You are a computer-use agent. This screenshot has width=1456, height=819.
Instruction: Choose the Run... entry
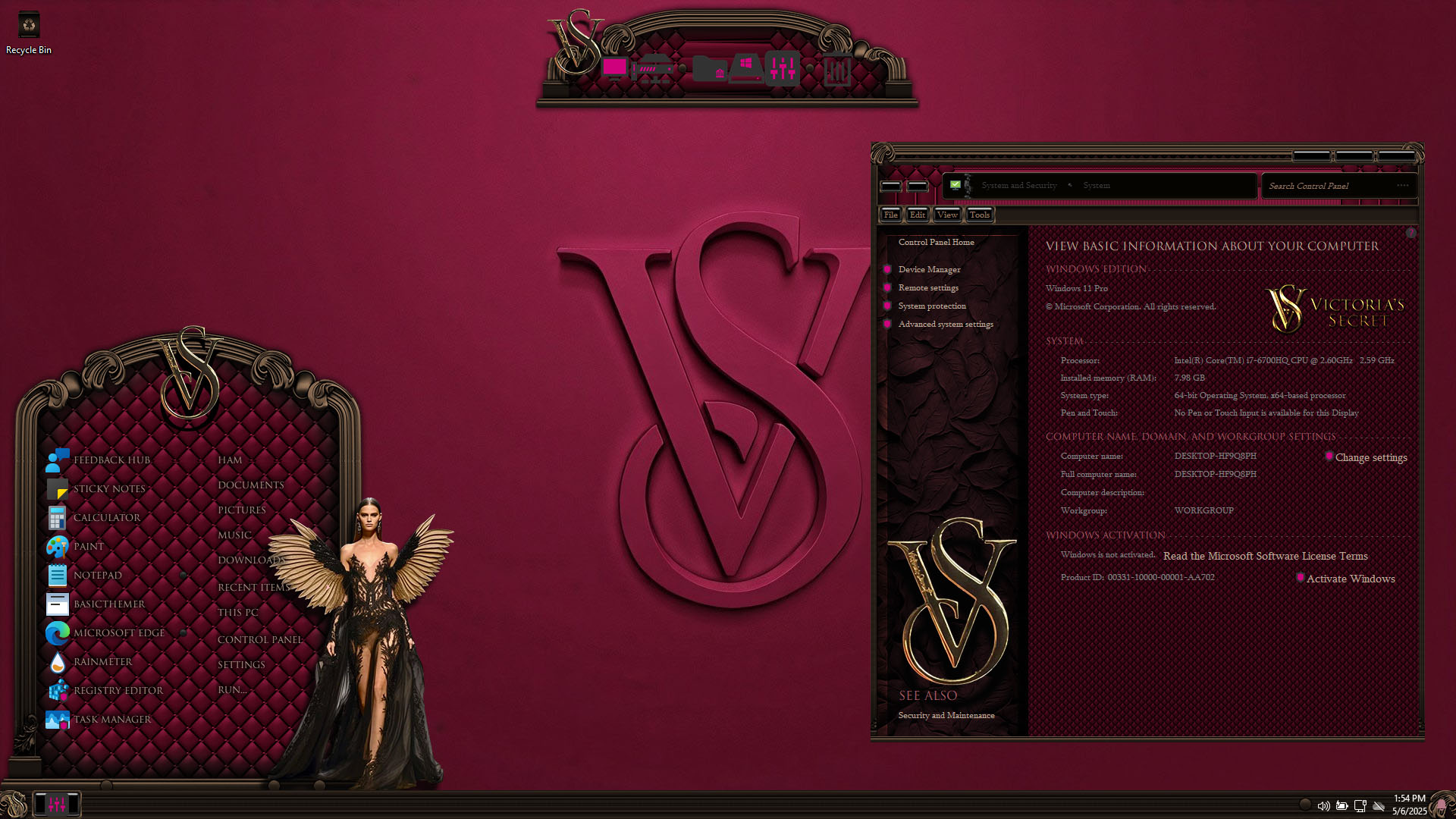click(x=232, y=690)
